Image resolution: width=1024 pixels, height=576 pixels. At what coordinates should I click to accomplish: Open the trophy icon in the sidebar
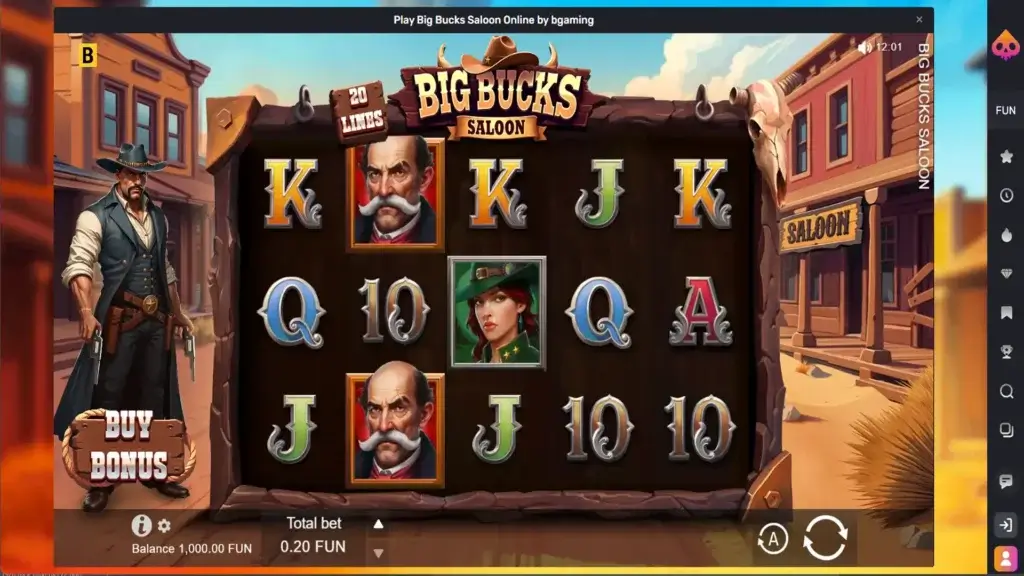1006,351
